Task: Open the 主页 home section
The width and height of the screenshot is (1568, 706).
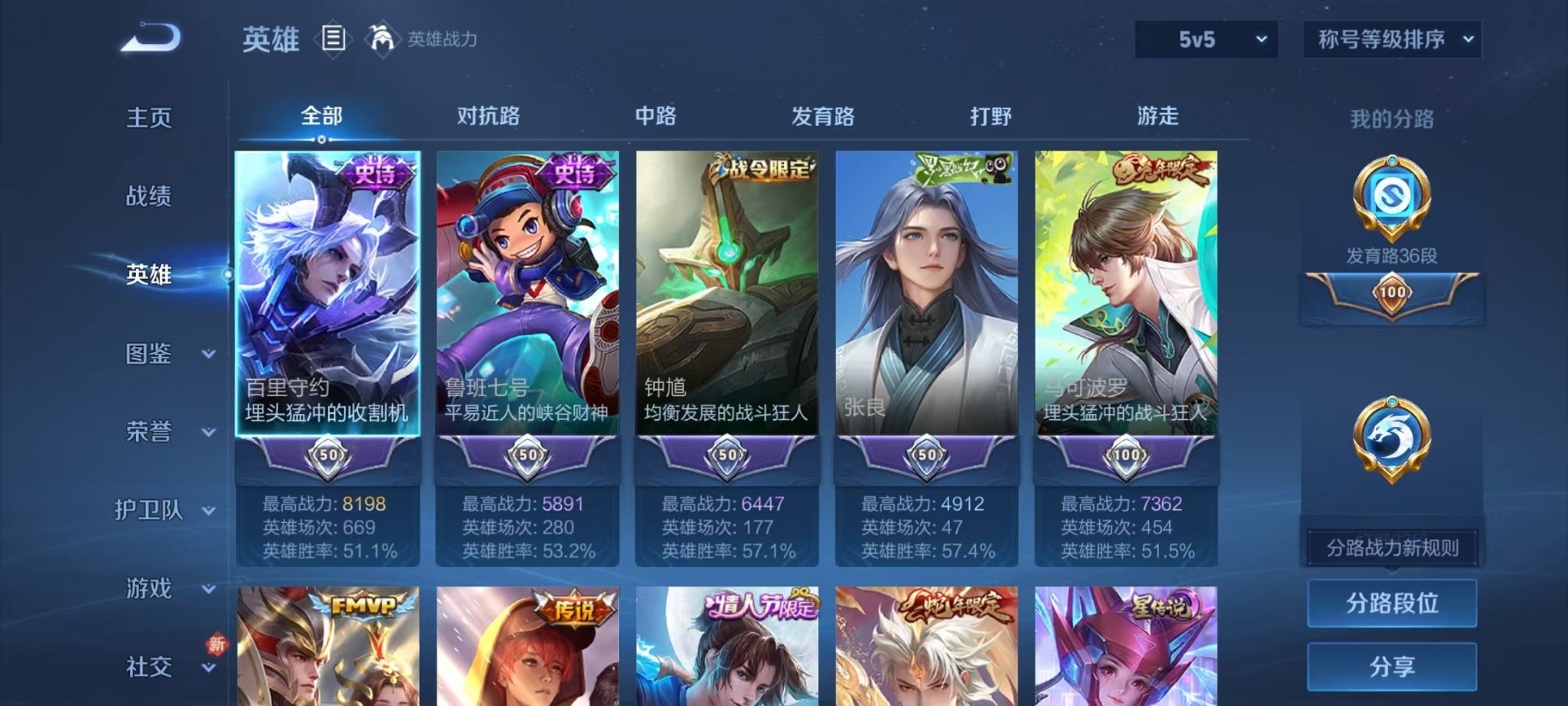Action: pos(149,118)
